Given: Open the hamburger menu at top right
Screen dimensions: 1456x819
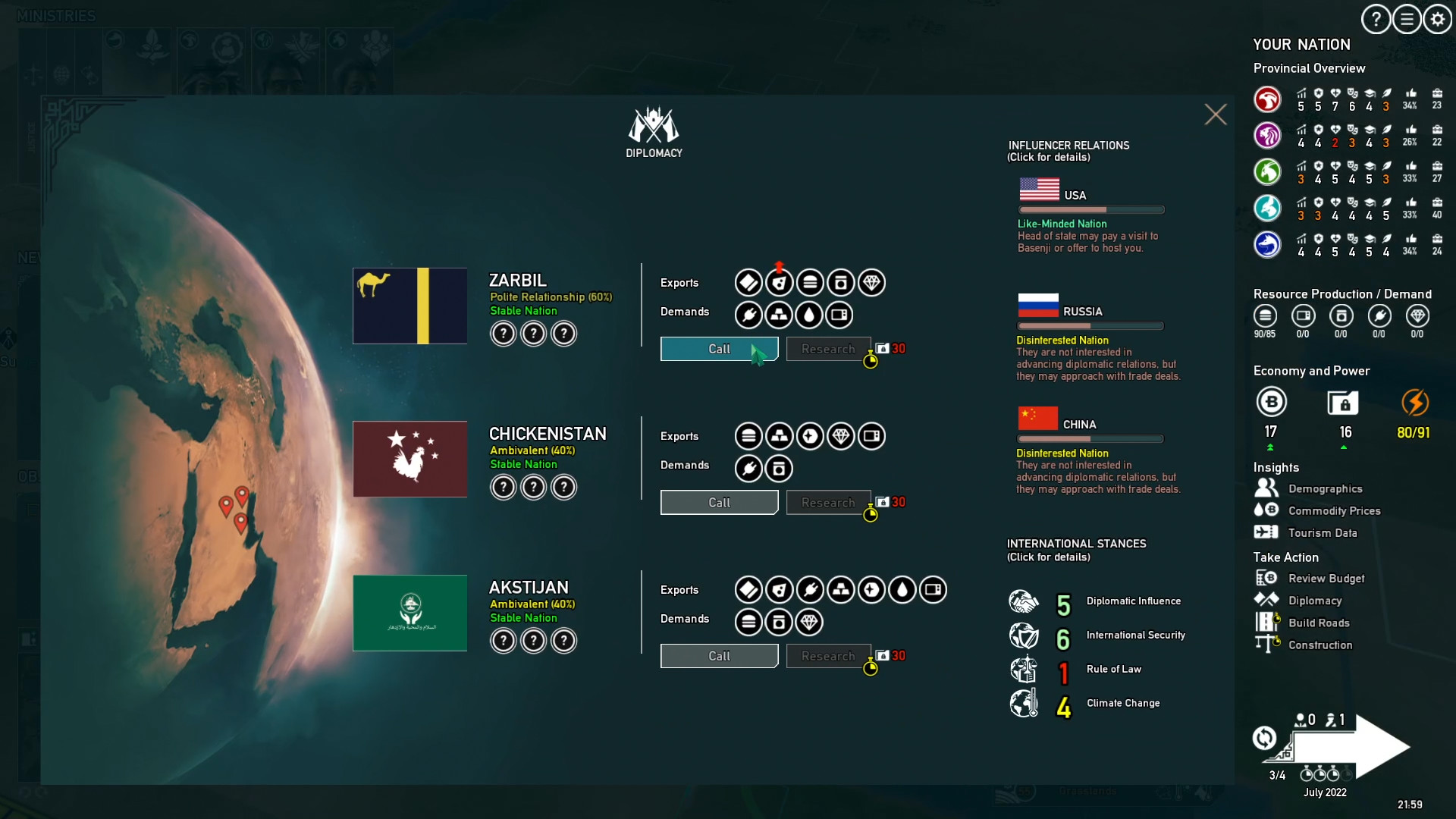Looking at the screenshot, I should click(x=1406, y=19).
